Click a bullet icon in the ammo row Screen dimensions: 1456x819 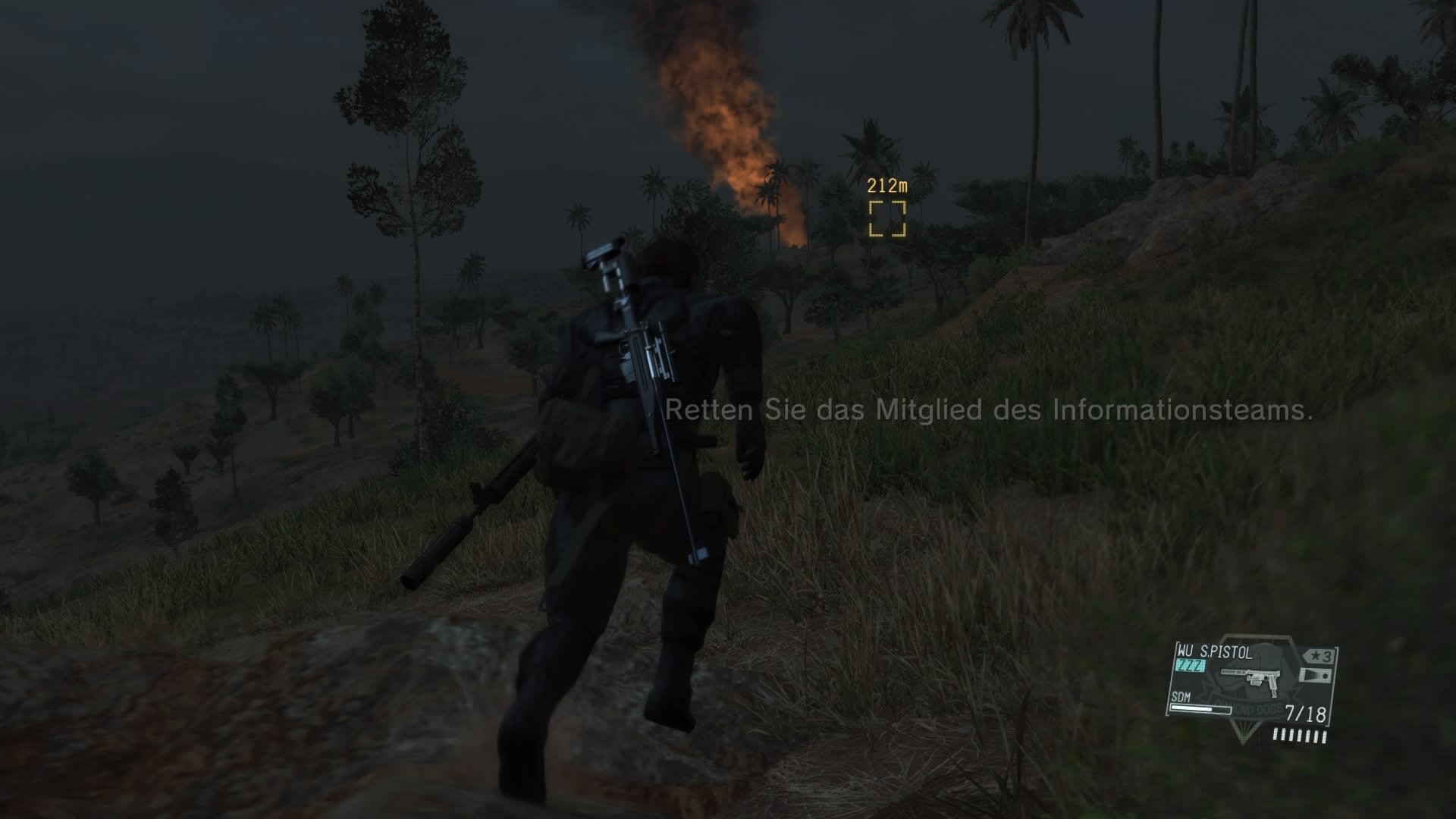point(1298,734)
